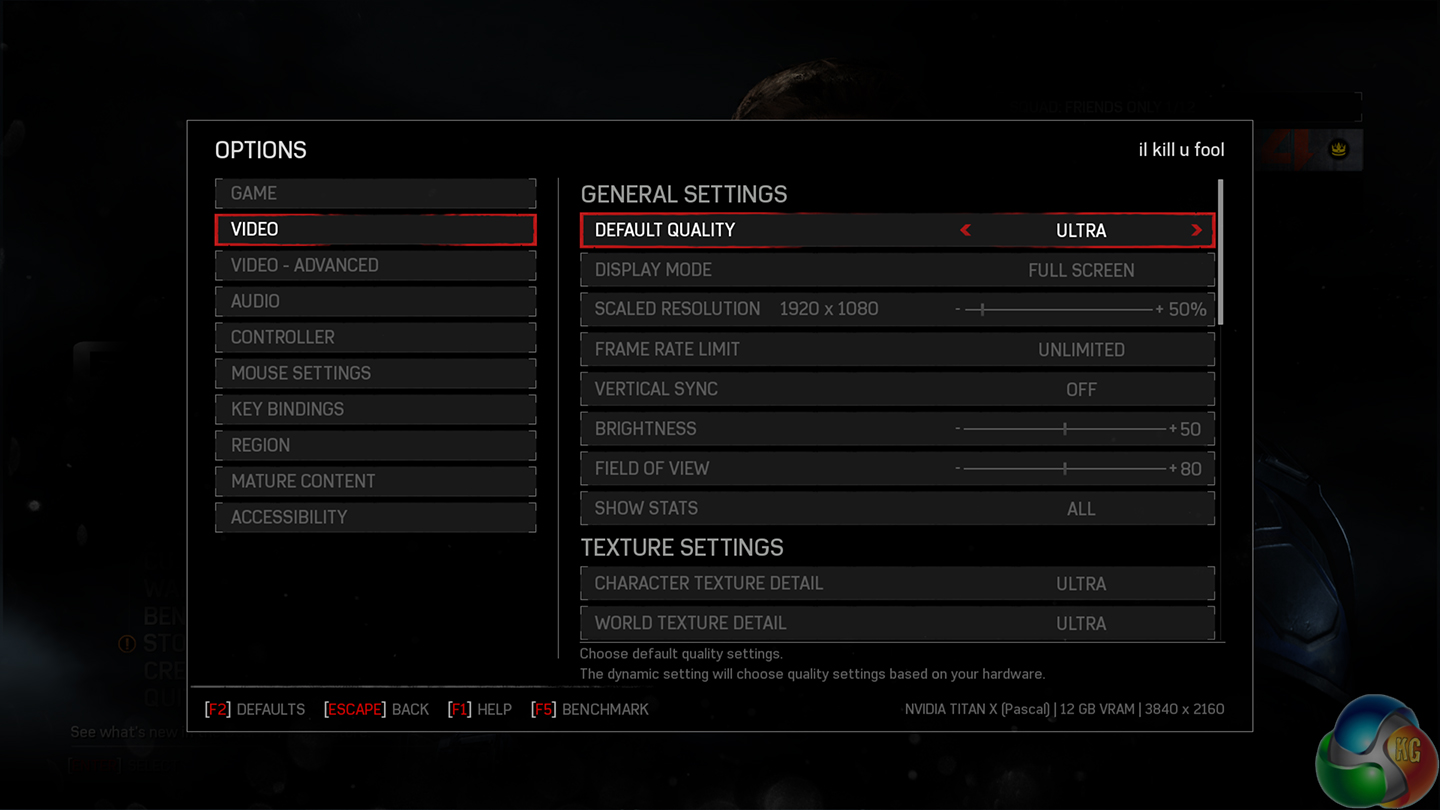Viewport: 1440px width, 810px height.
Task: Open Mouse Settings category
Action: point(375,373)
